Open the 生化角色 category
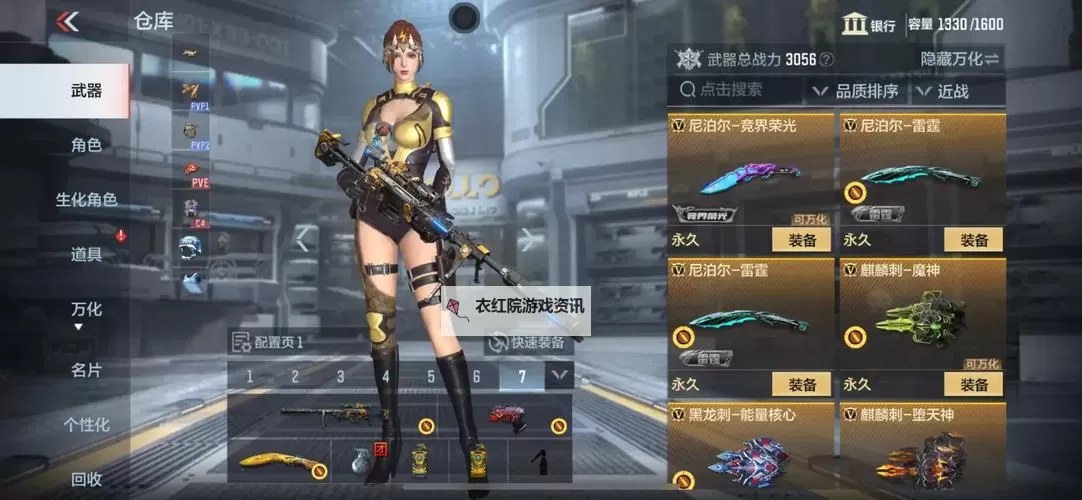 86,200
